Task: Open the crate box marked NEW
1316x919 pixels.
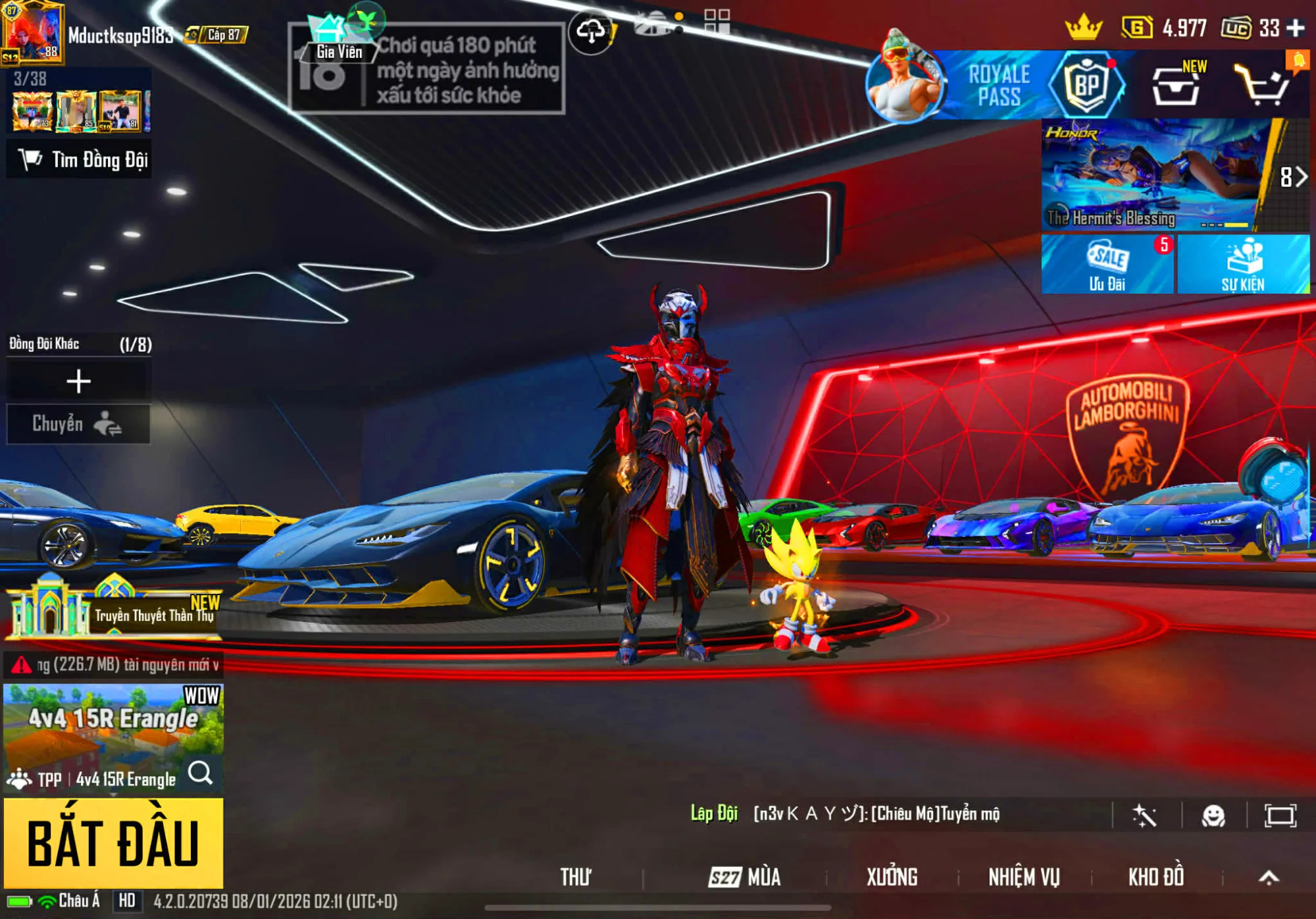Action: (x=1176, y=87)
